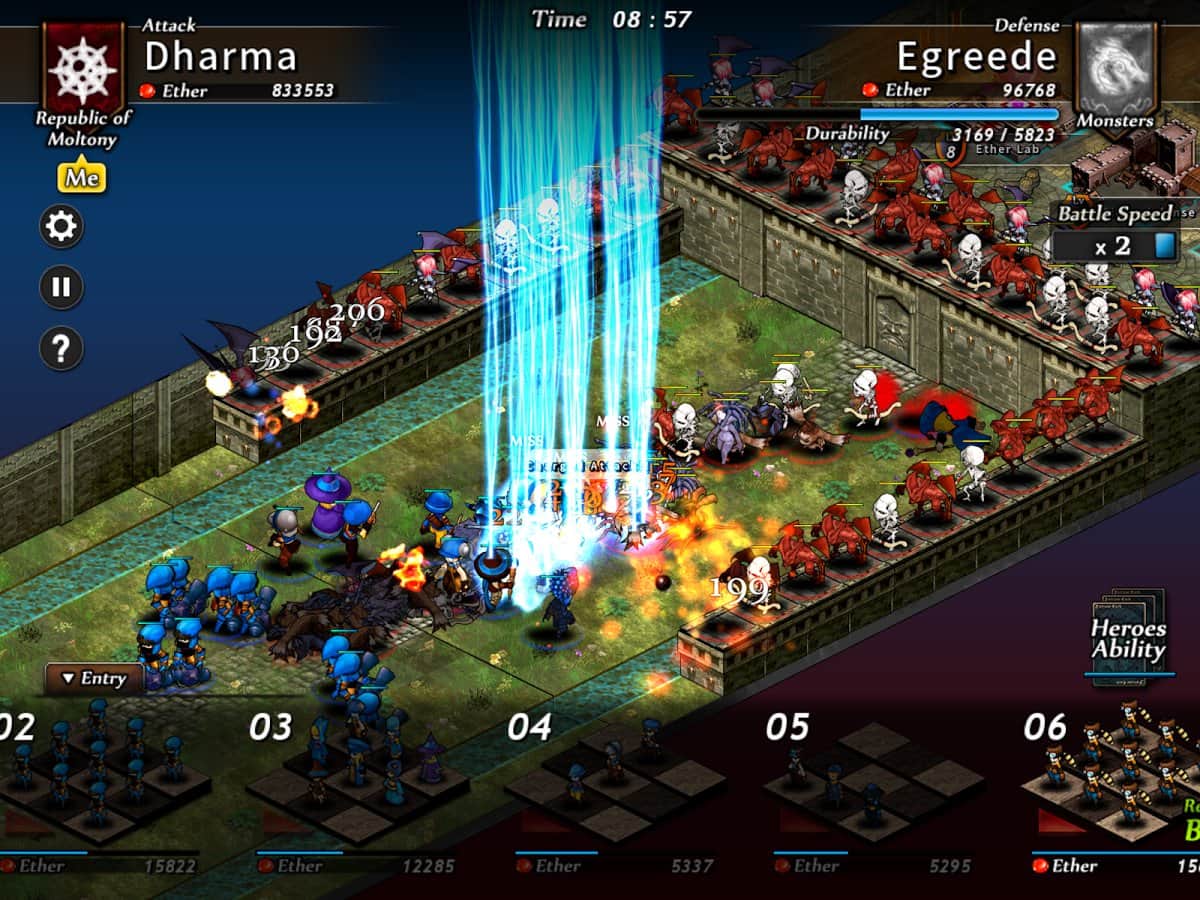Pause the battle
Viewport: 1200px width, 900px height.
(x=61, y=288)
